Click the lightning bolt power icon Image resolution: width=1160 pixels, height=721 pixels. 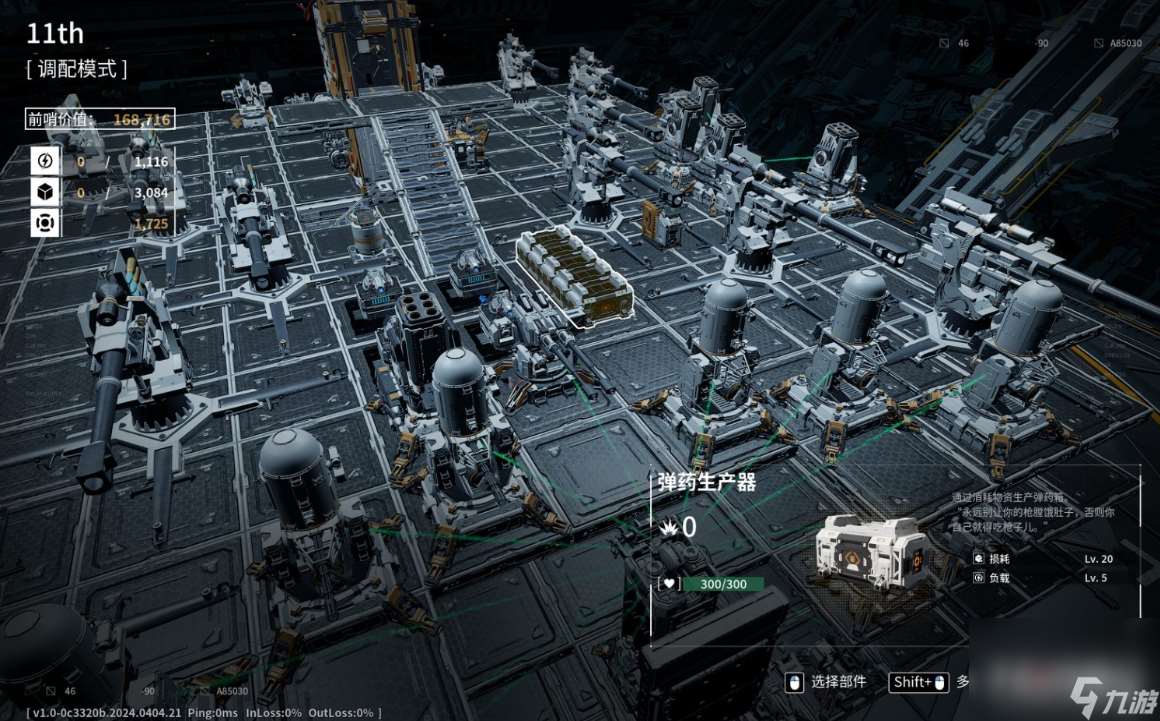click(x=44, y=161)
